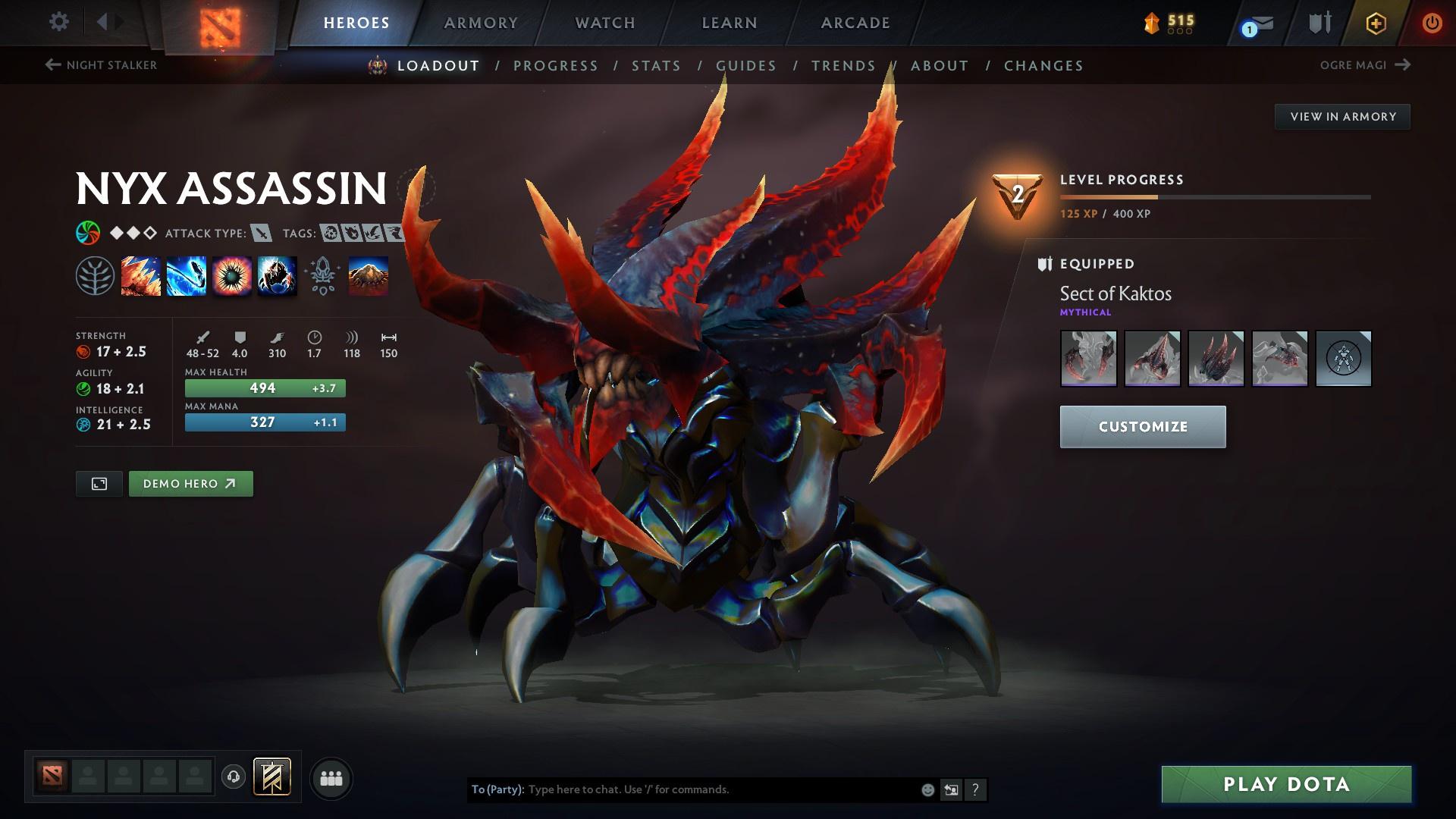Switch to the STATS tab
Screen dimensions: 1456x819
656,66
